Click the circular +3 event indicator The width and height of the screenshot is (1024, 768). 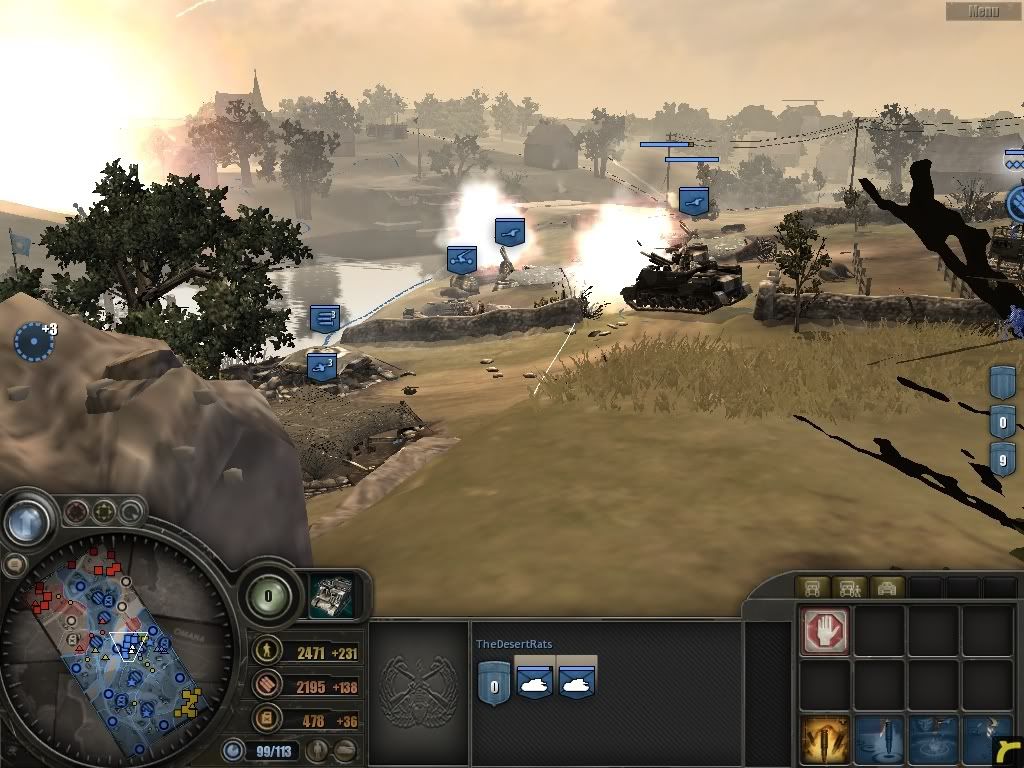pyautogui.click(x=32, y=341)
